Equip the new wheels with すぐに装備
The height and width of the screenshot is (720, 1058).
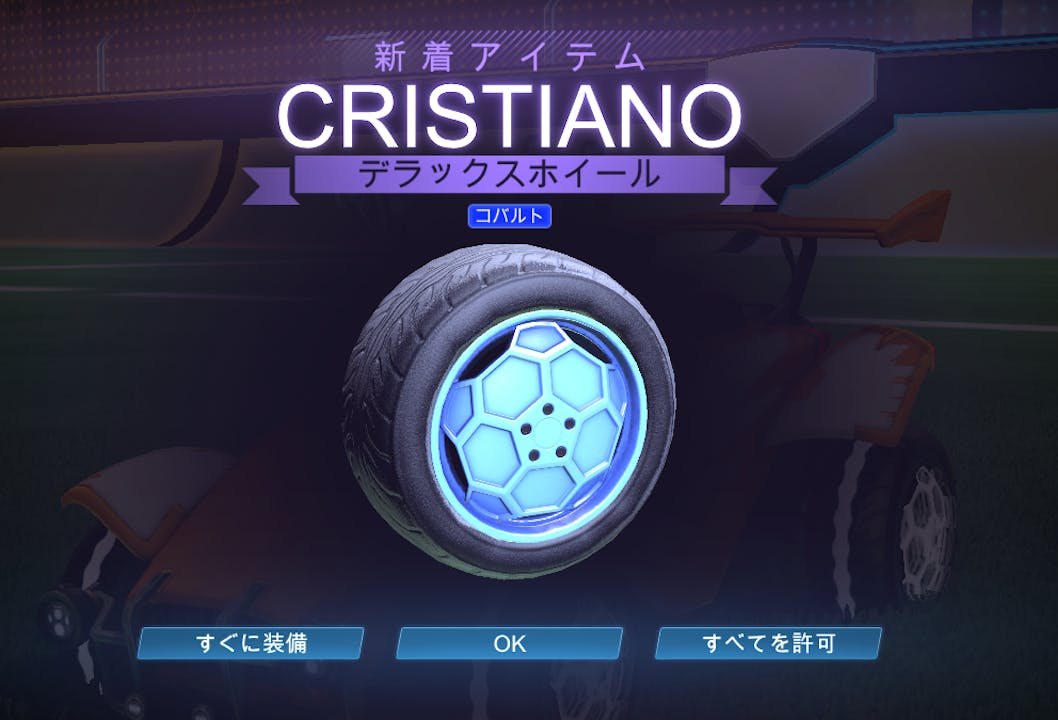click(251, 643)
